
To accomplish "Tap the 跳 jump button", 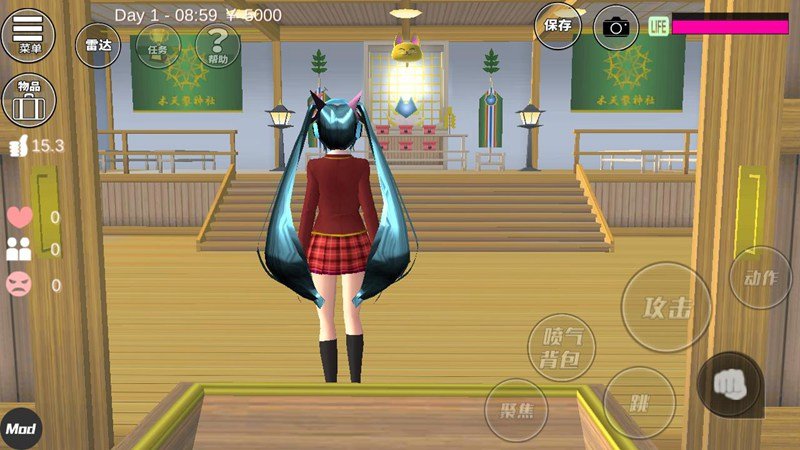I will click(x=640, y=402).
